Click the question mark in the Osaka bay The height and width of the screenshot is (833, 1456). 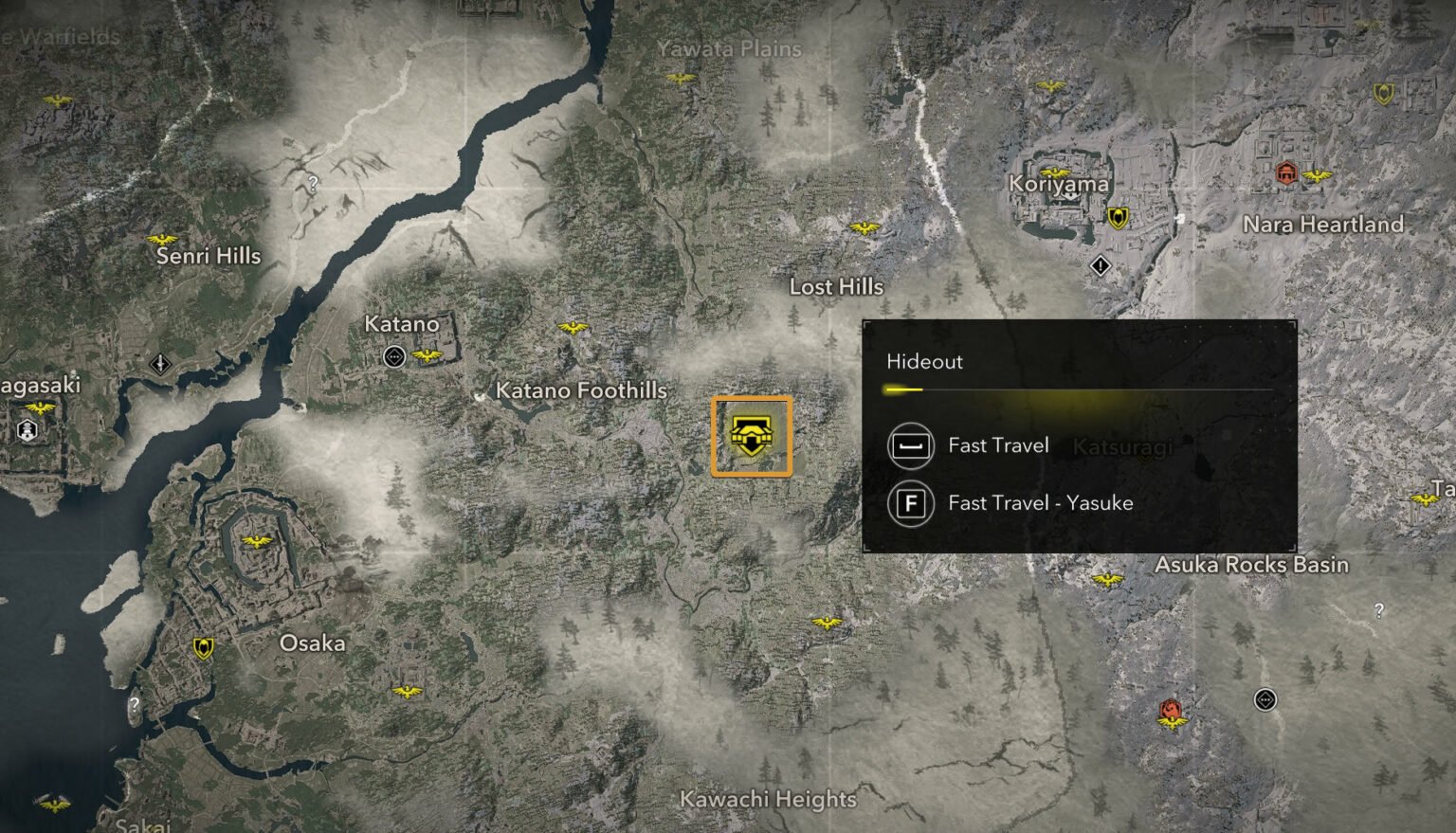pyautogui.click(x=136, y=703)
